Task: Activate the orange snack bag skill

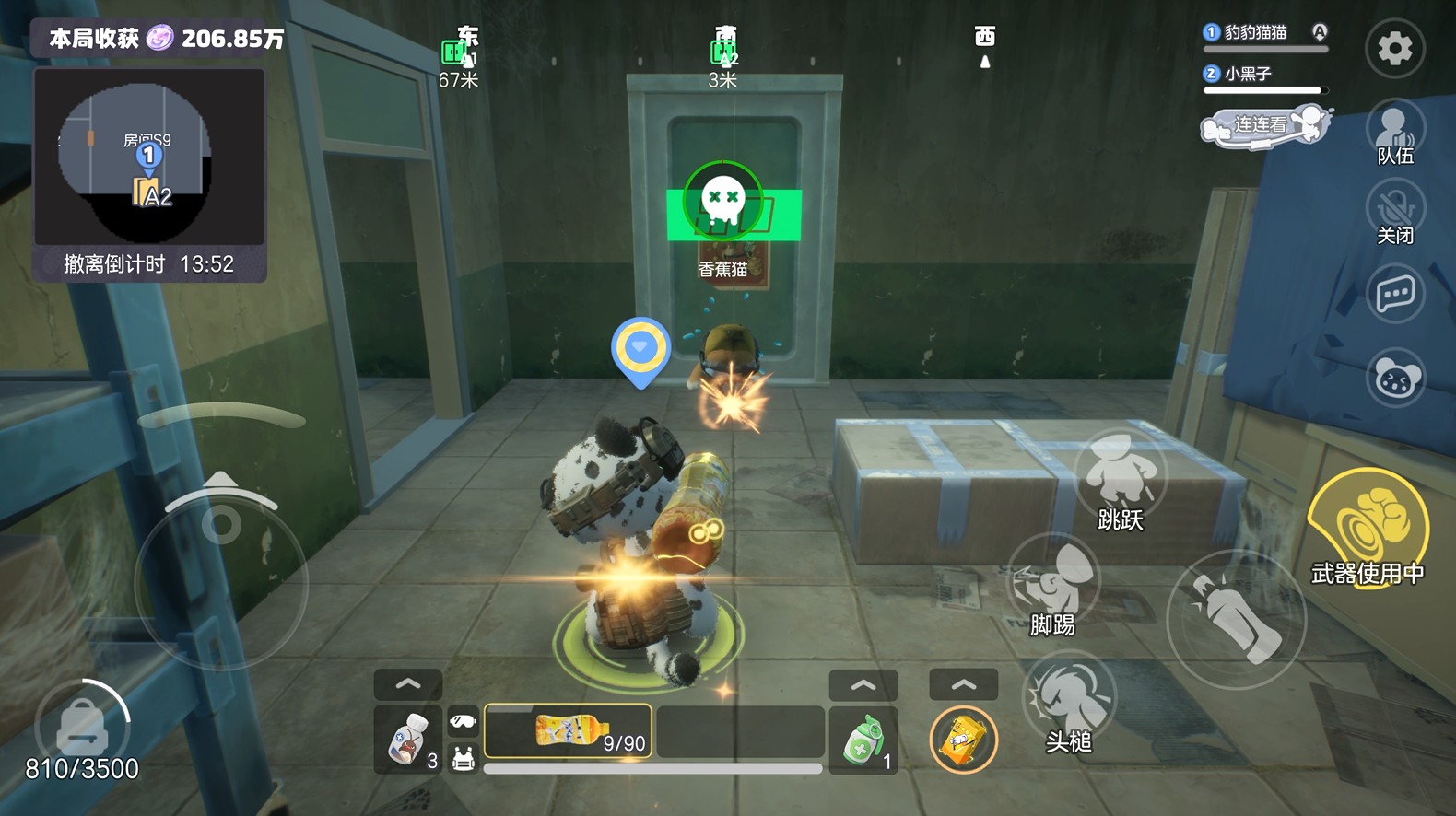Action: click(963, 740)
